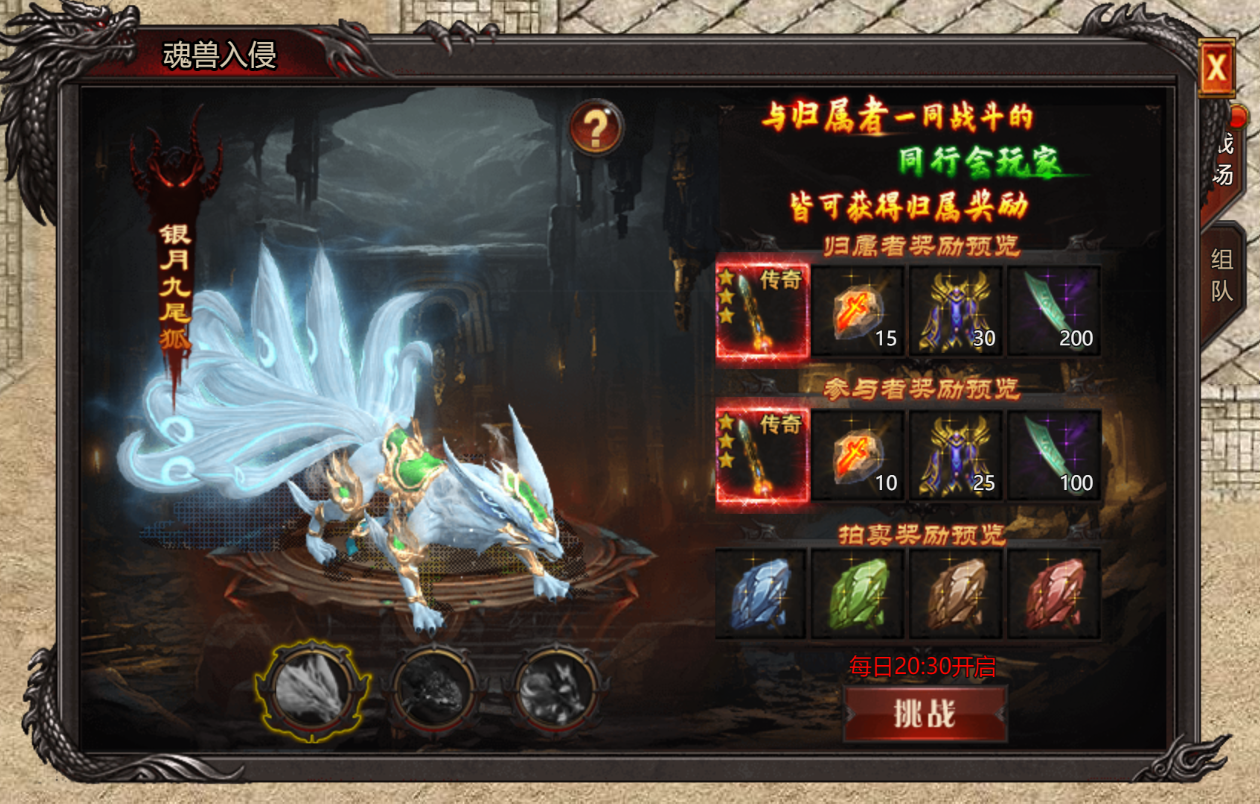
Task: Switch to the 战场 side tab
Action: pyautogui.click(x=1222, y=162)
